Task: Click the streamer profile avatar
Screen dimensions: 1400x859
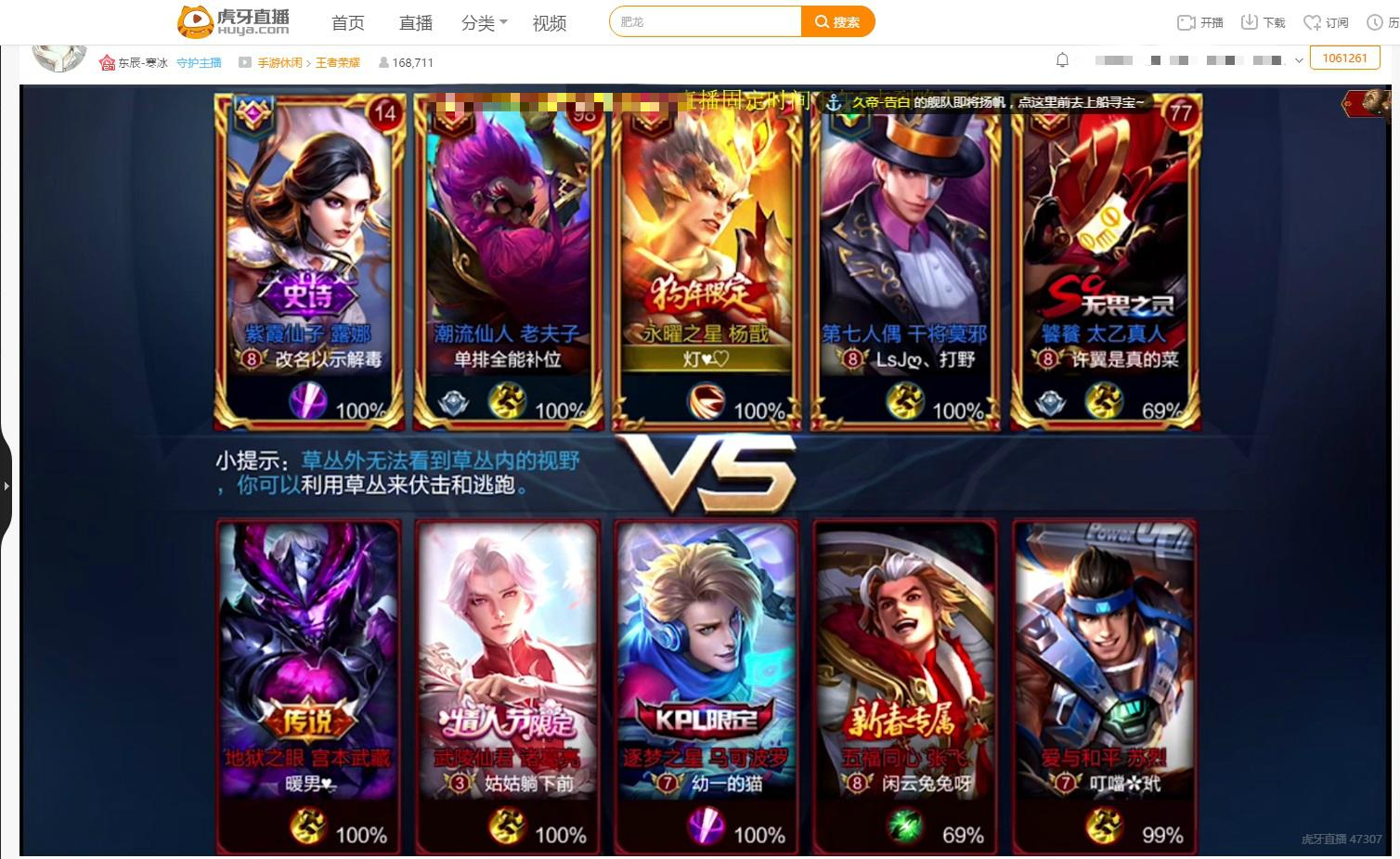Action: 58,58
